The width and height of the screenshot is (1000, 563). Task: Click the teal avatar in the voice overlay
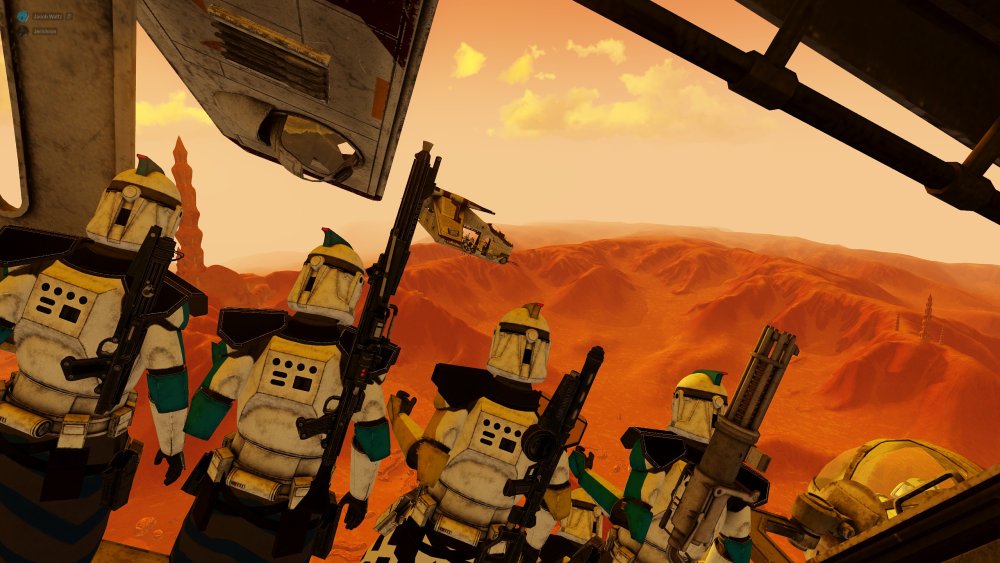(21, 17)
